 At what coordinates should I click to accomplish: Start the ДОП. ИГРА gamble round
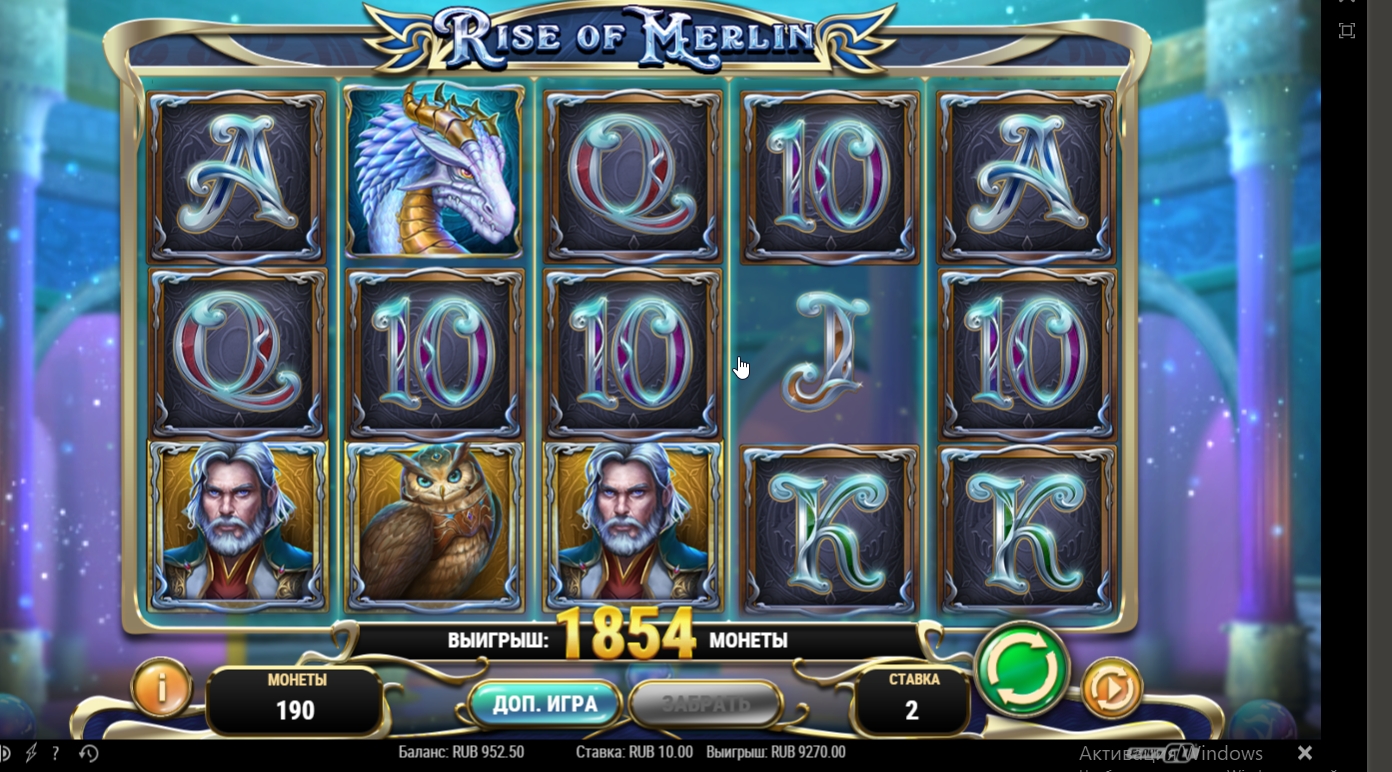[545, 704]
